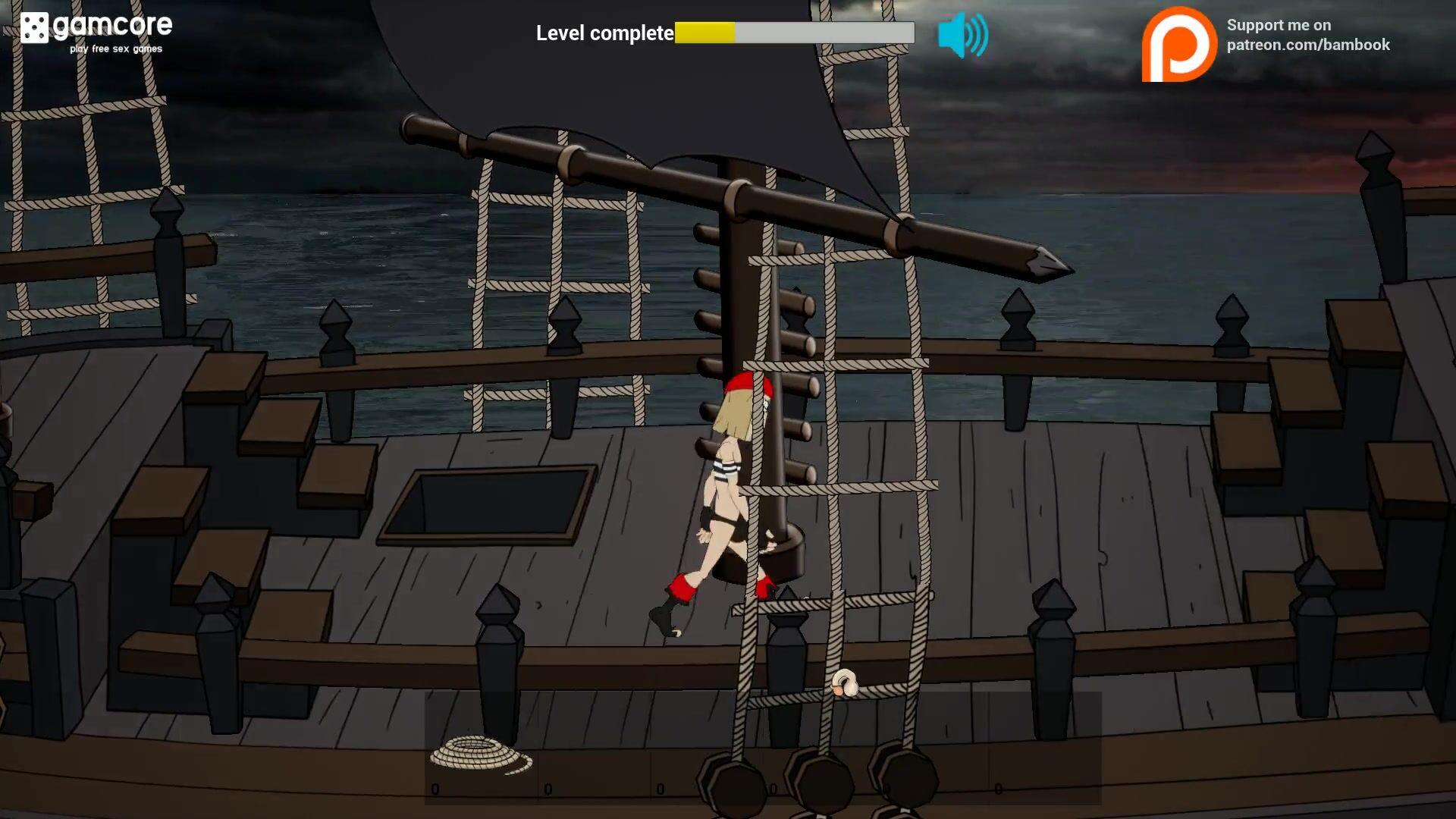Toggle the Level complete progress display
This screenshot has height=819, width=1456.
coord(792,33)
